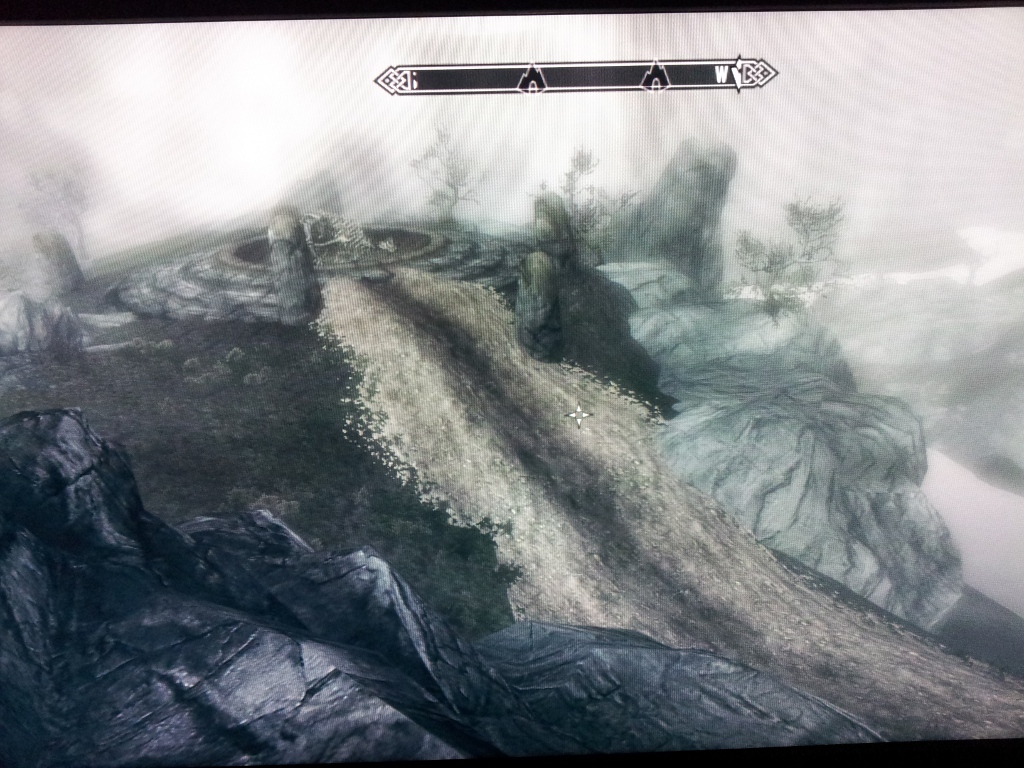The image size is (1024, 768).
Task: Click the W west indicator on the compass
Action: 721,75
